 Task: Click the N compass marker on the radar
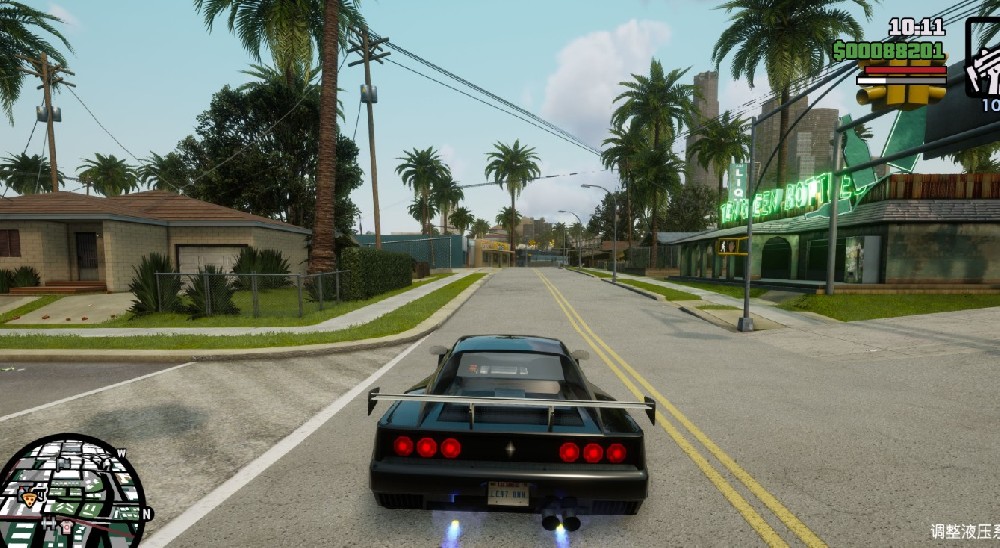[147, 514]
